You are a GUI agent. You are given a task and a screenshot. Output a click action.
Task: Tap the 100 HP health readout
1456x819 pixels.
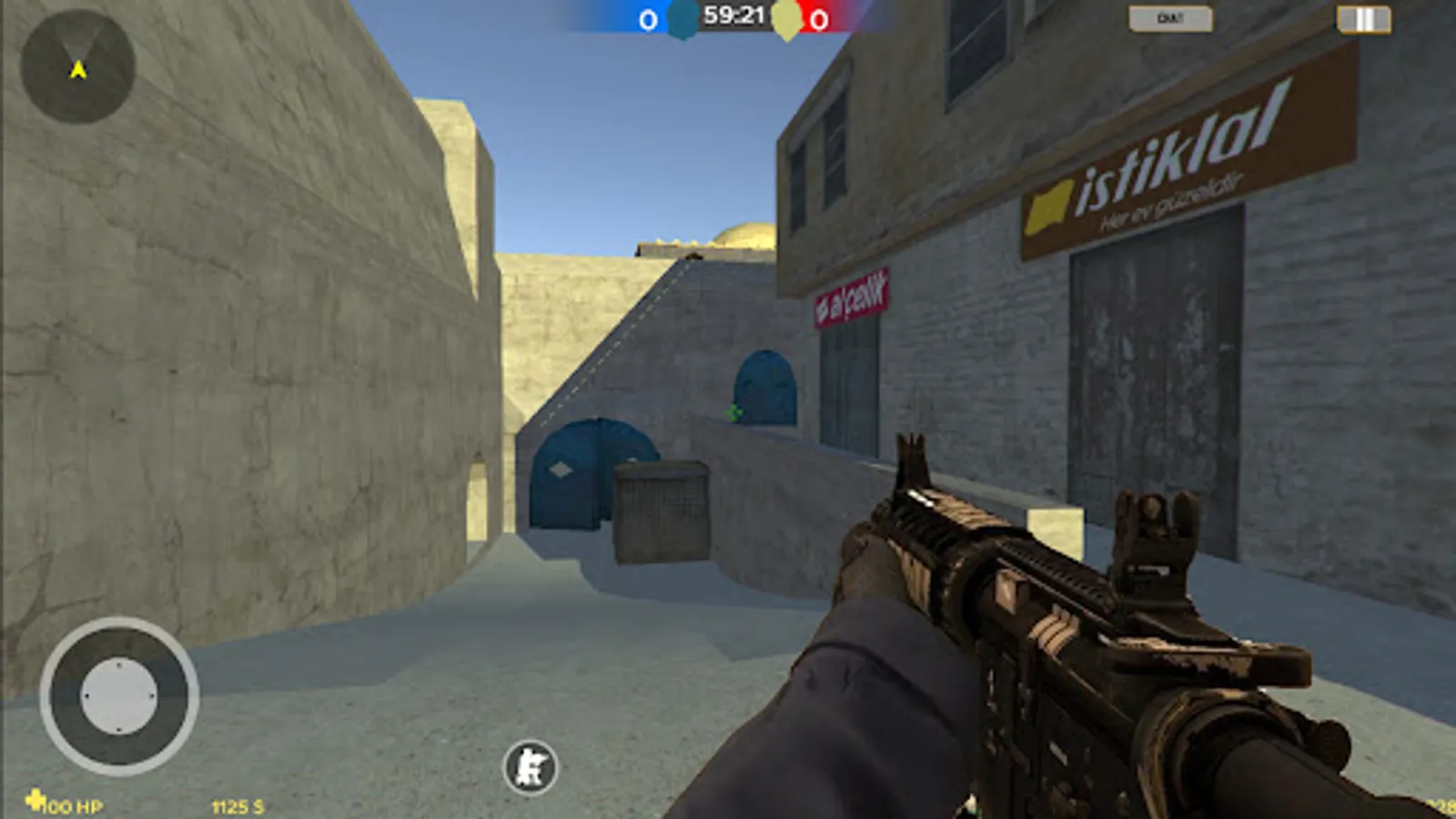coord(73,804)
